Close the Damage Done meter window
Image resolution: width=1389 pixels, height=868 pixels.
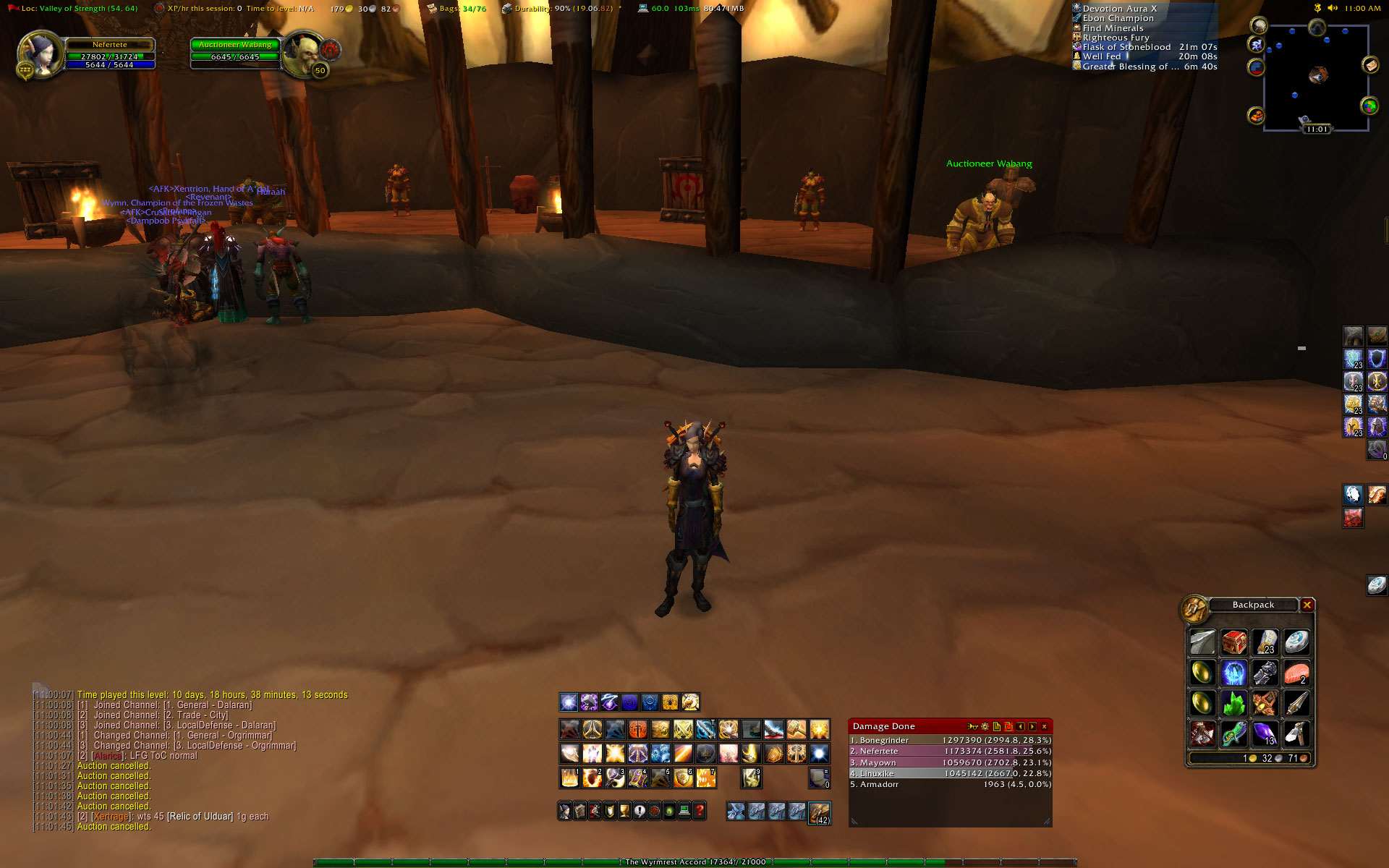click(x=1044, y=726)
